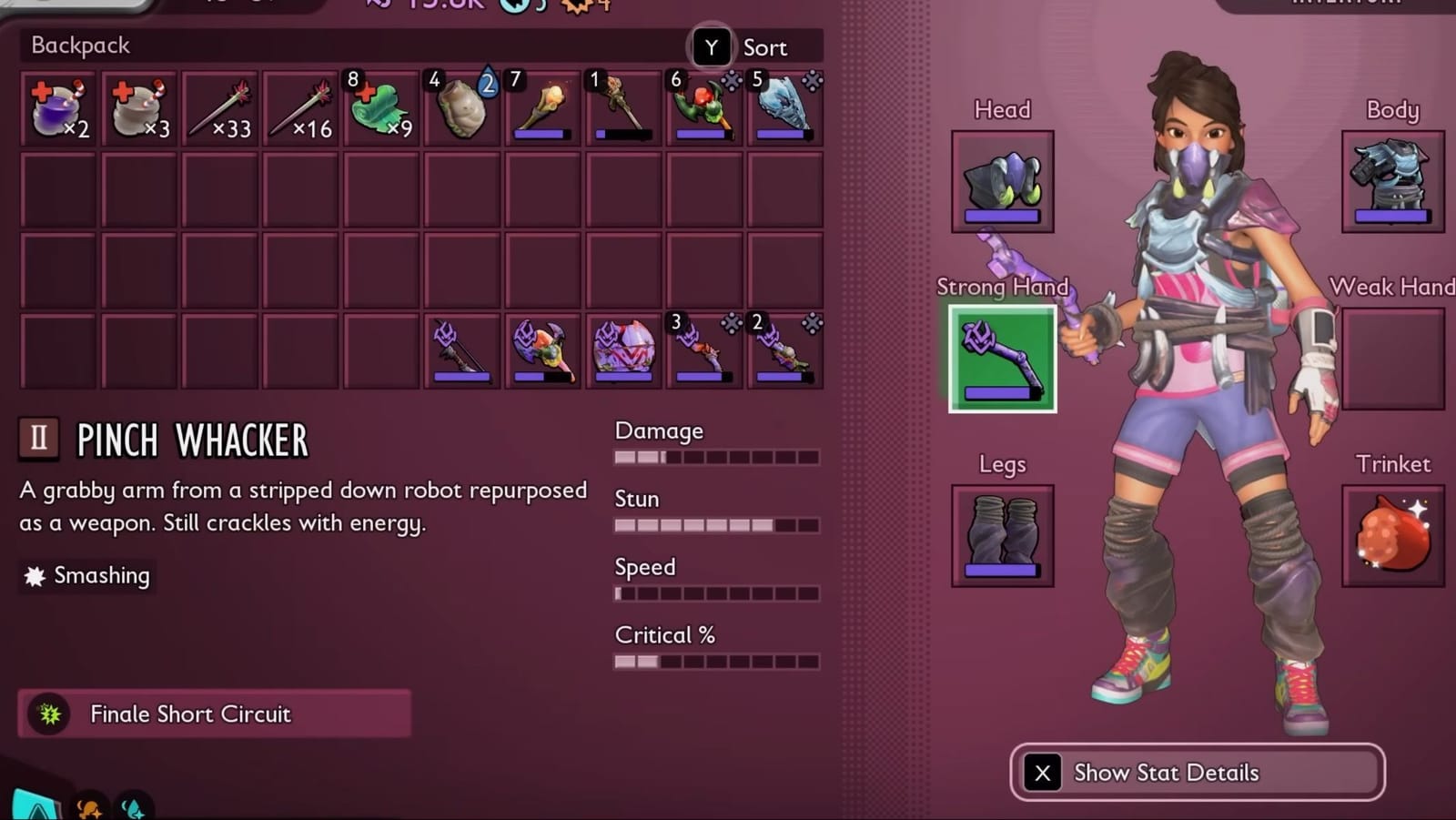Click the painted shield in the bottom weapon row
Screen dimensions: 1456x820
621,350
